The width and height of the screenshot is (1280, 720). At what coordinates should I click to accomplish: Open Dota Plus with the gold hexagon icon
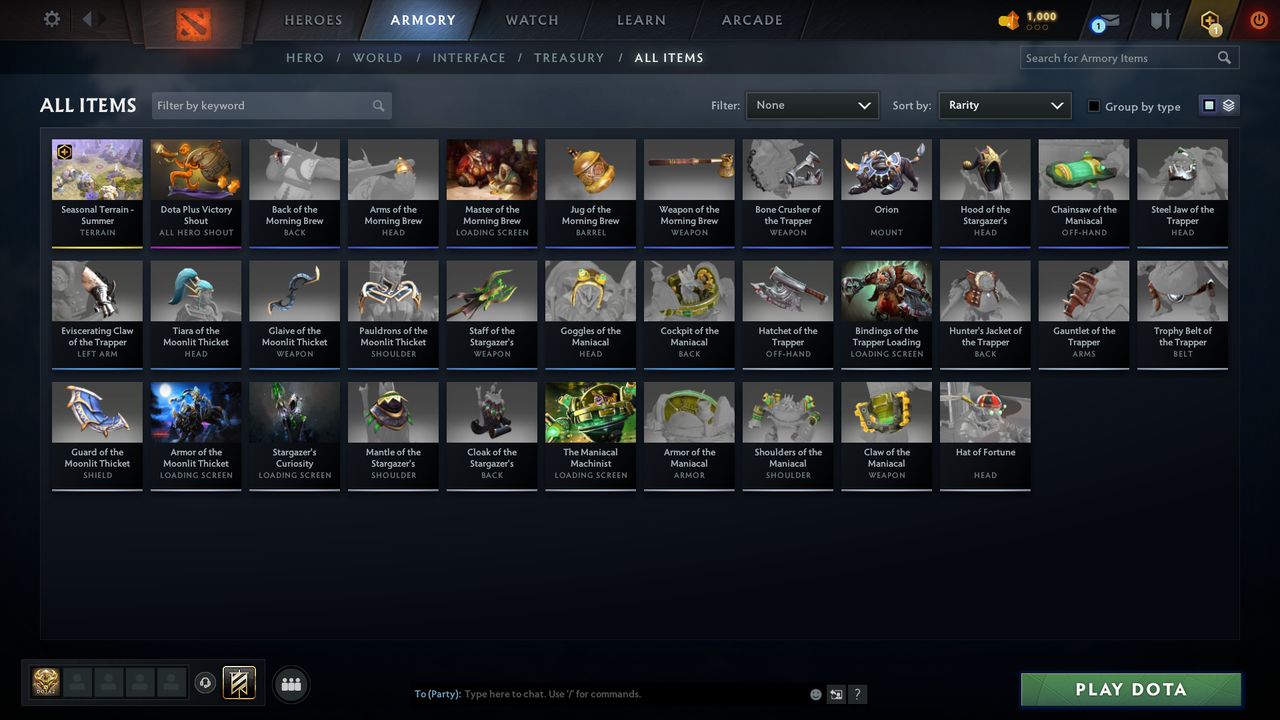click(x=1209, y=20)
